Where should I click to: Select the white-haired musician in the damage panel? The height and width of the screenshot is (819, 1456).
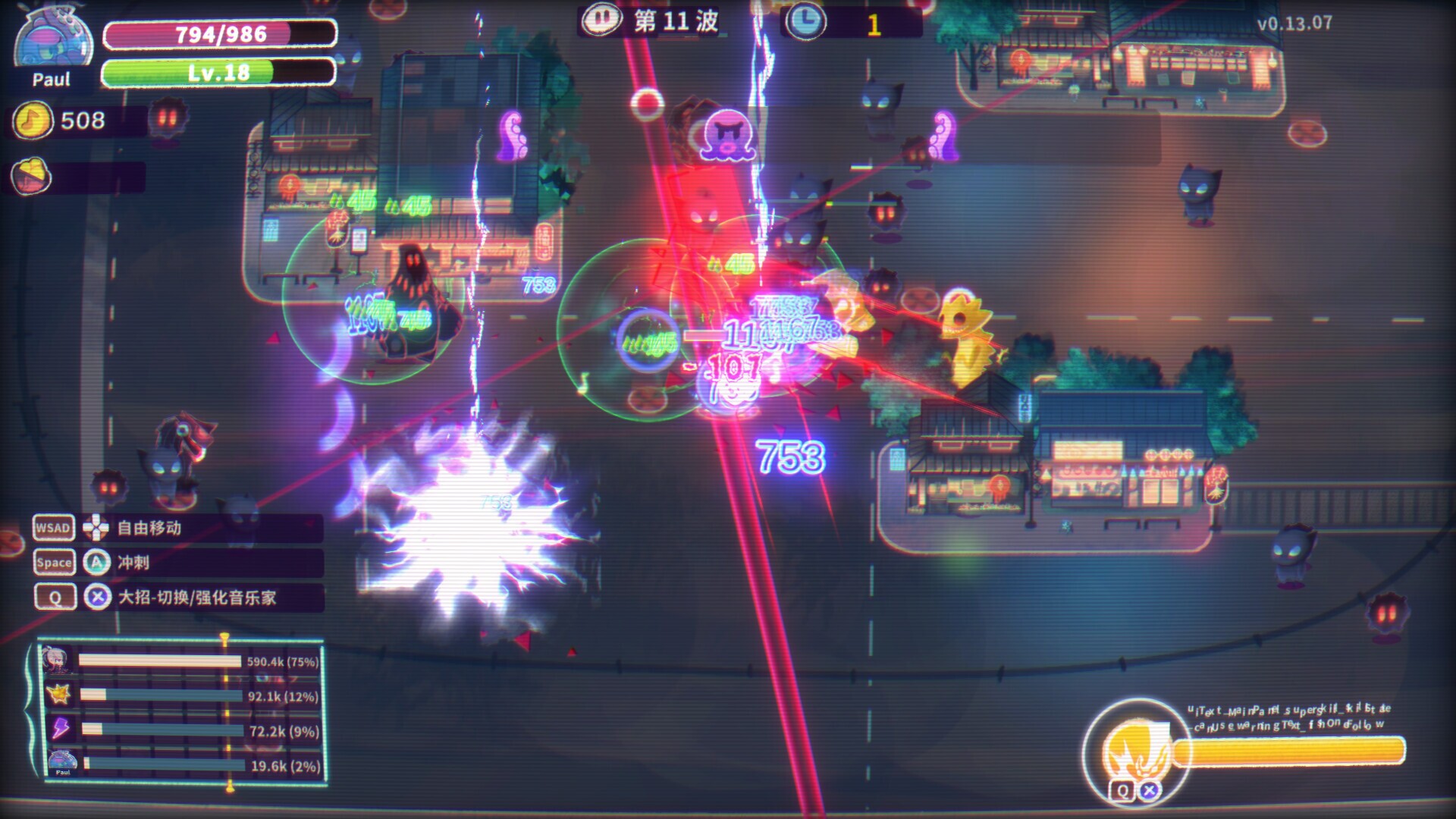(58, 661)
